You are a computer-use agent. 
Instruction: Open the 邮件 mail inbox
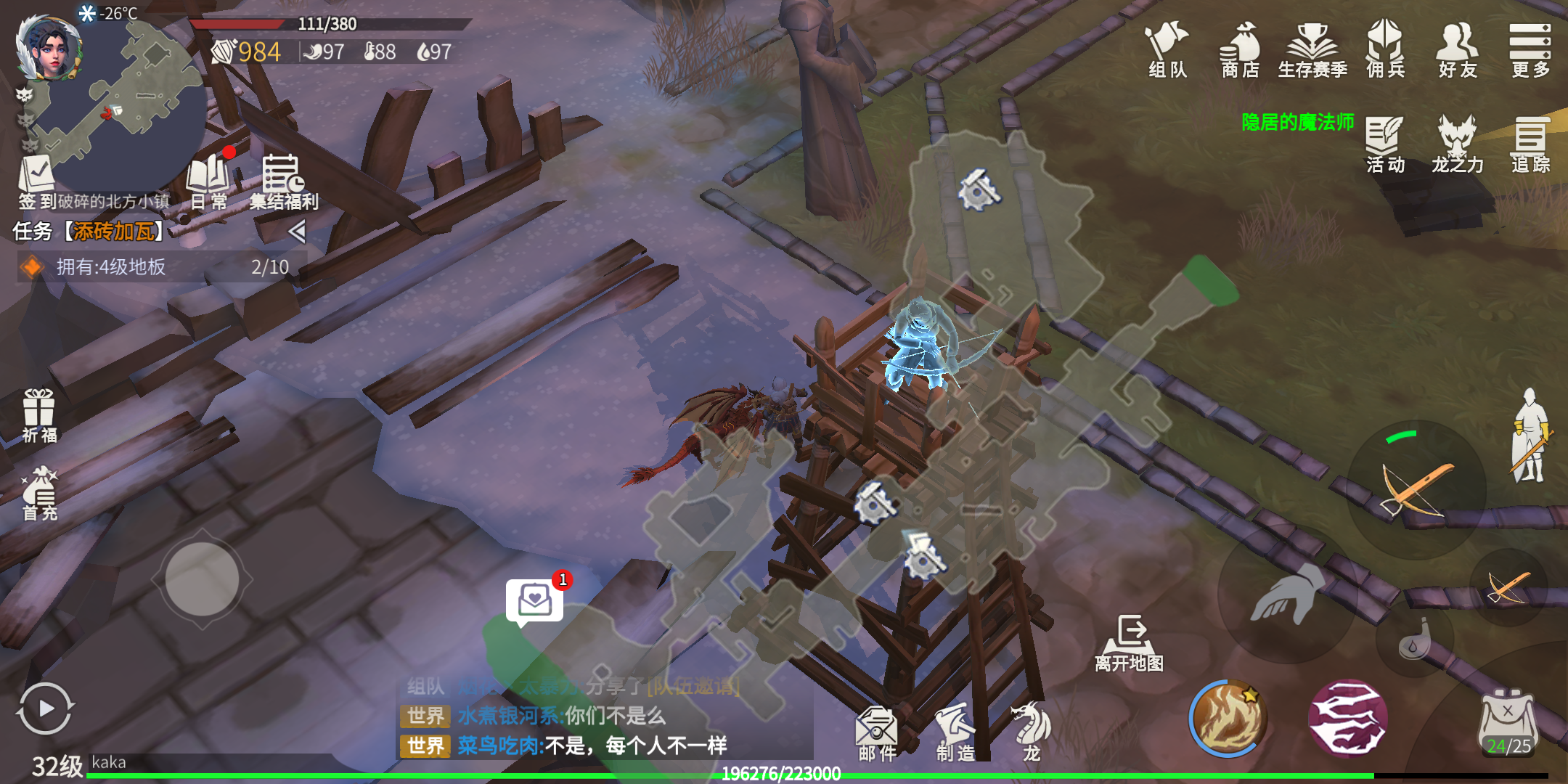click(x=877, y=733)
